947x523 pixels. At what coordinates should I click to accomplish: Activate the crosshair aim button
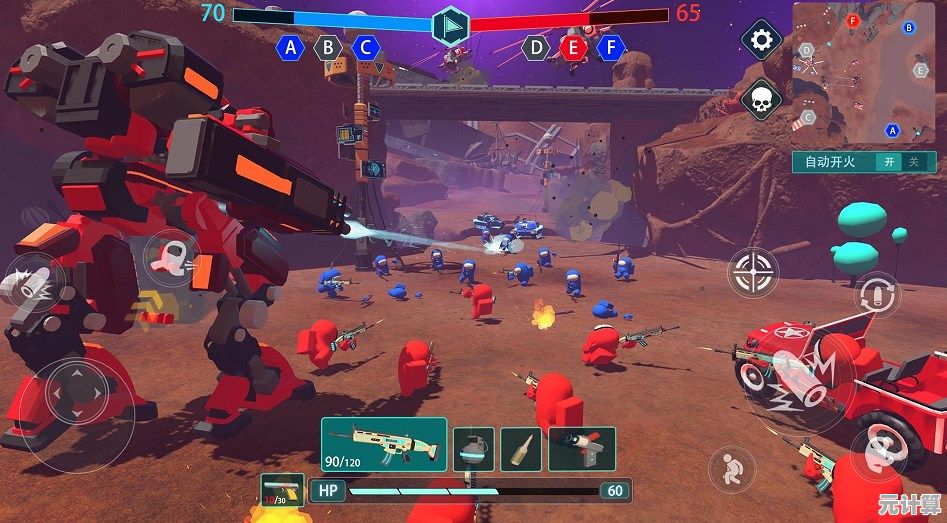[x=752, y=272]
